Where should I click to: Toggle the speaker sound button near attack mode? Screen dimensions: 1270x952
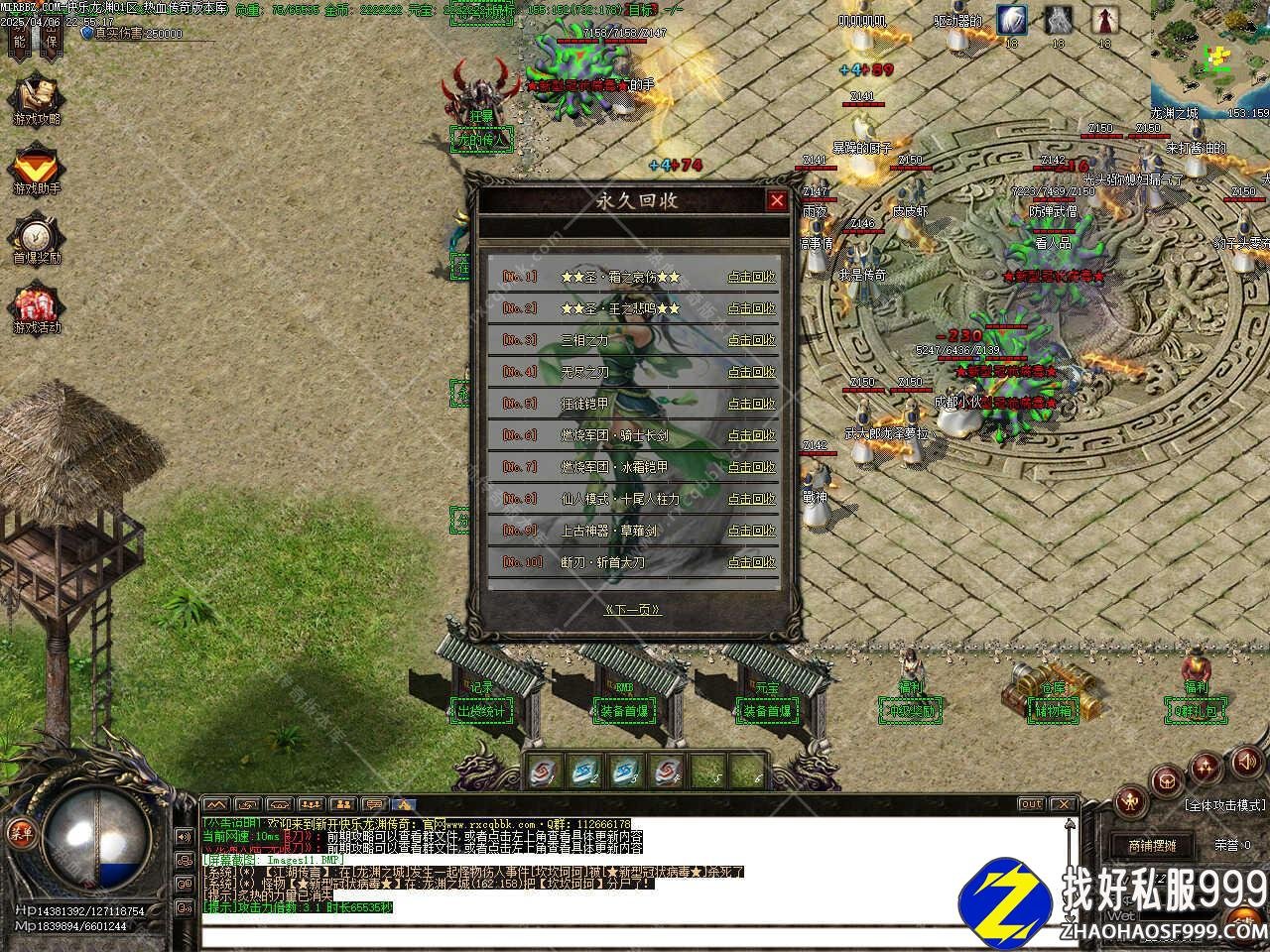pos(1244,761)
